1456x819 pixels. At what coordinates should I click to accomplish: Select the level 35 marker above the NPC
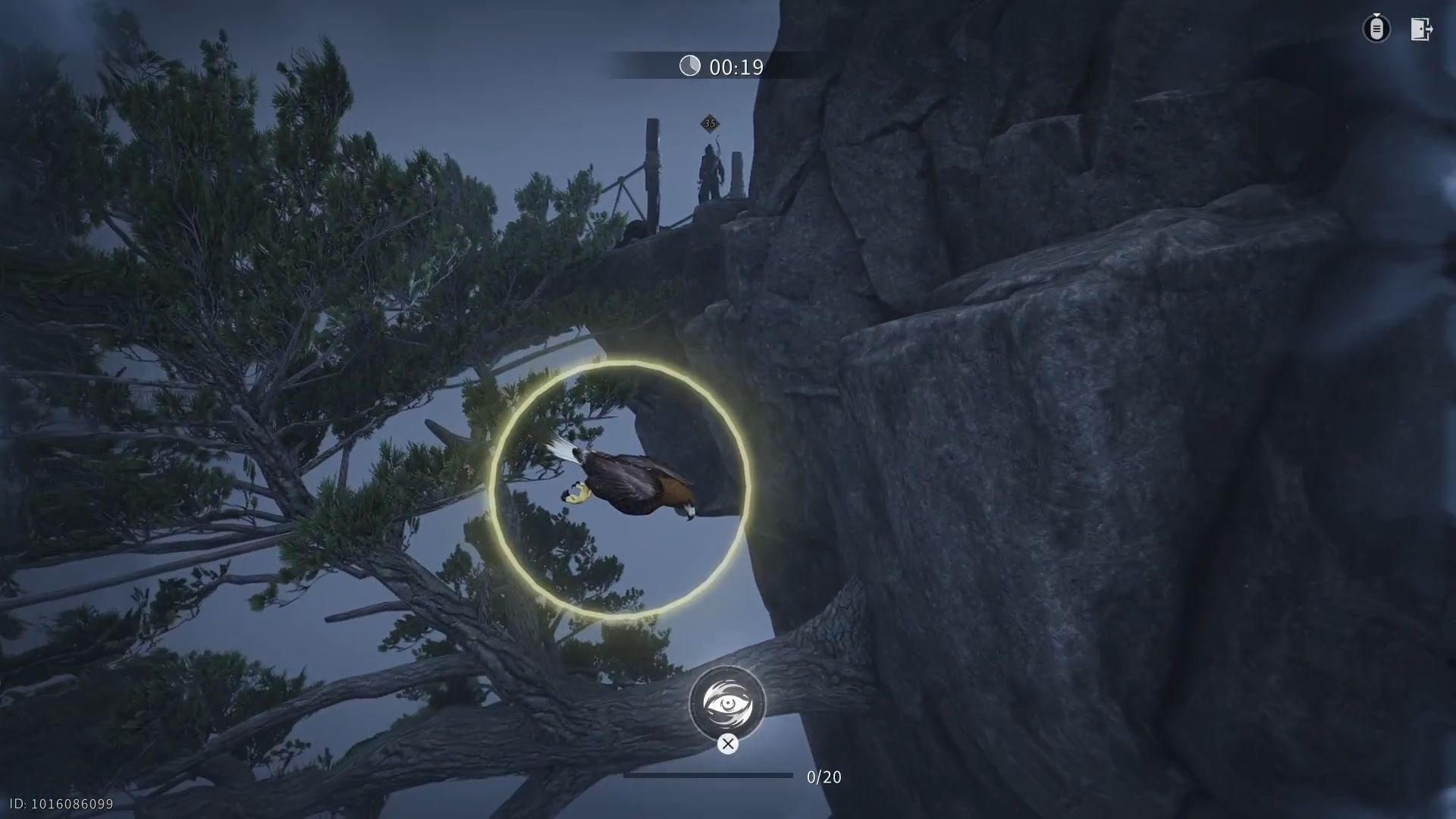(710, 123)
